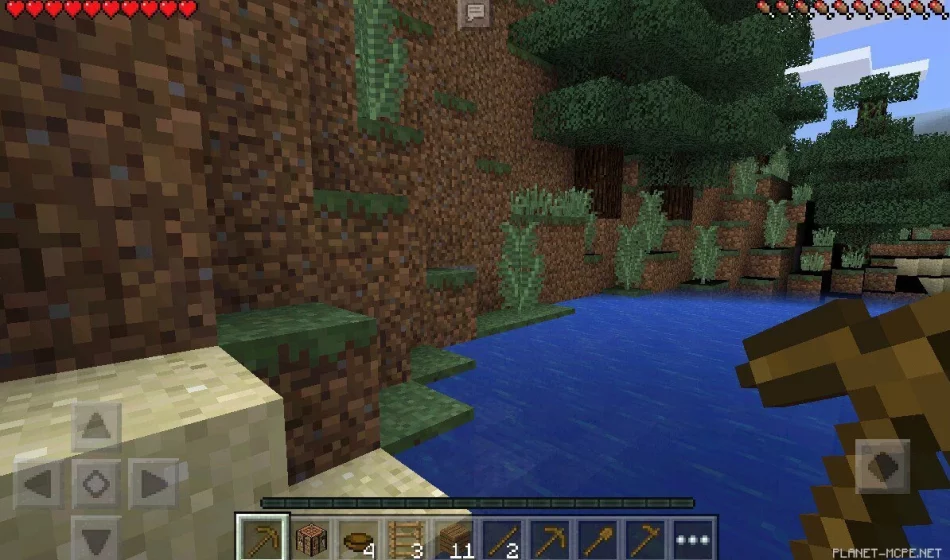Pick the wooden planks stack of 11

click(x=453, y=536)
